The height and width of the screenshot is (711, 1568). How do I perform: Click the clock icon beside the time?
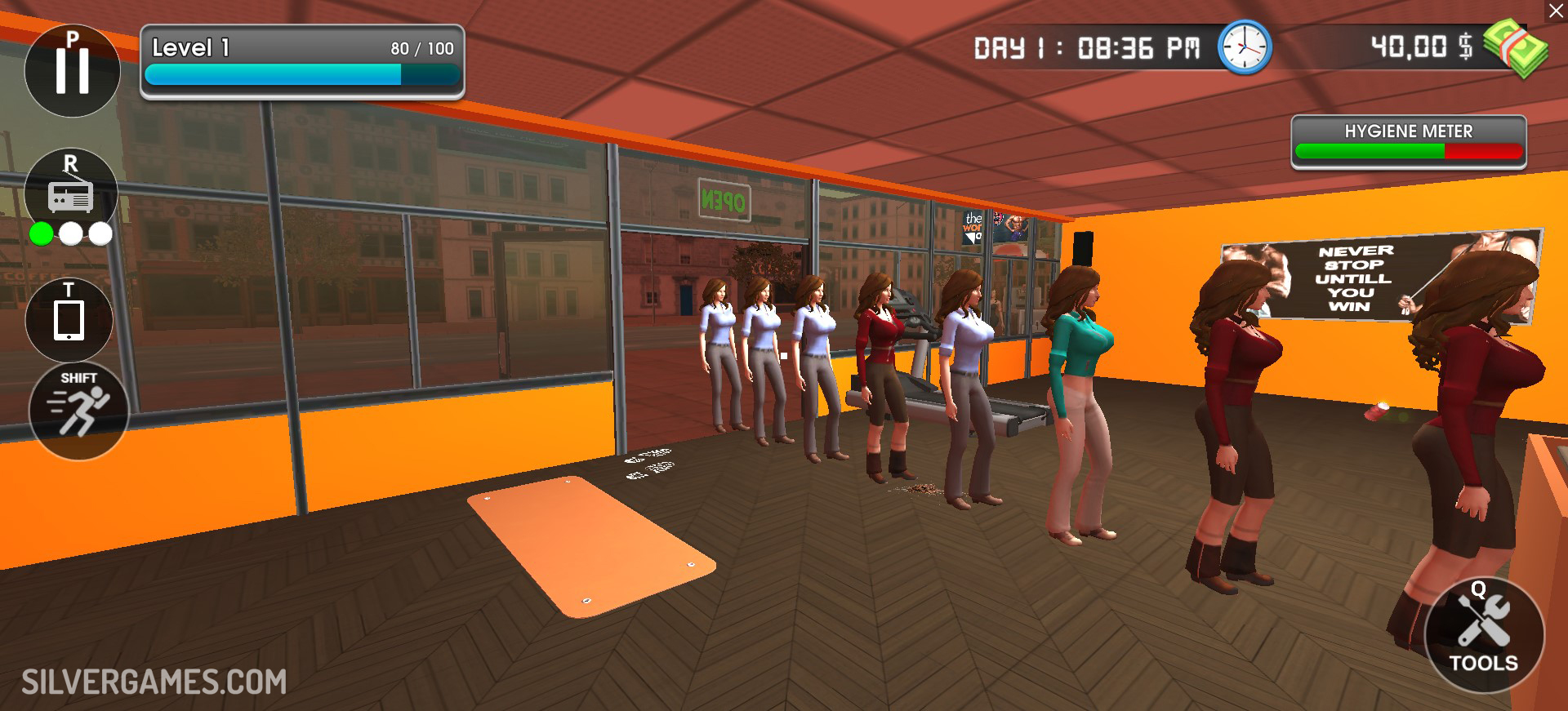click(x=1245, y=47)
